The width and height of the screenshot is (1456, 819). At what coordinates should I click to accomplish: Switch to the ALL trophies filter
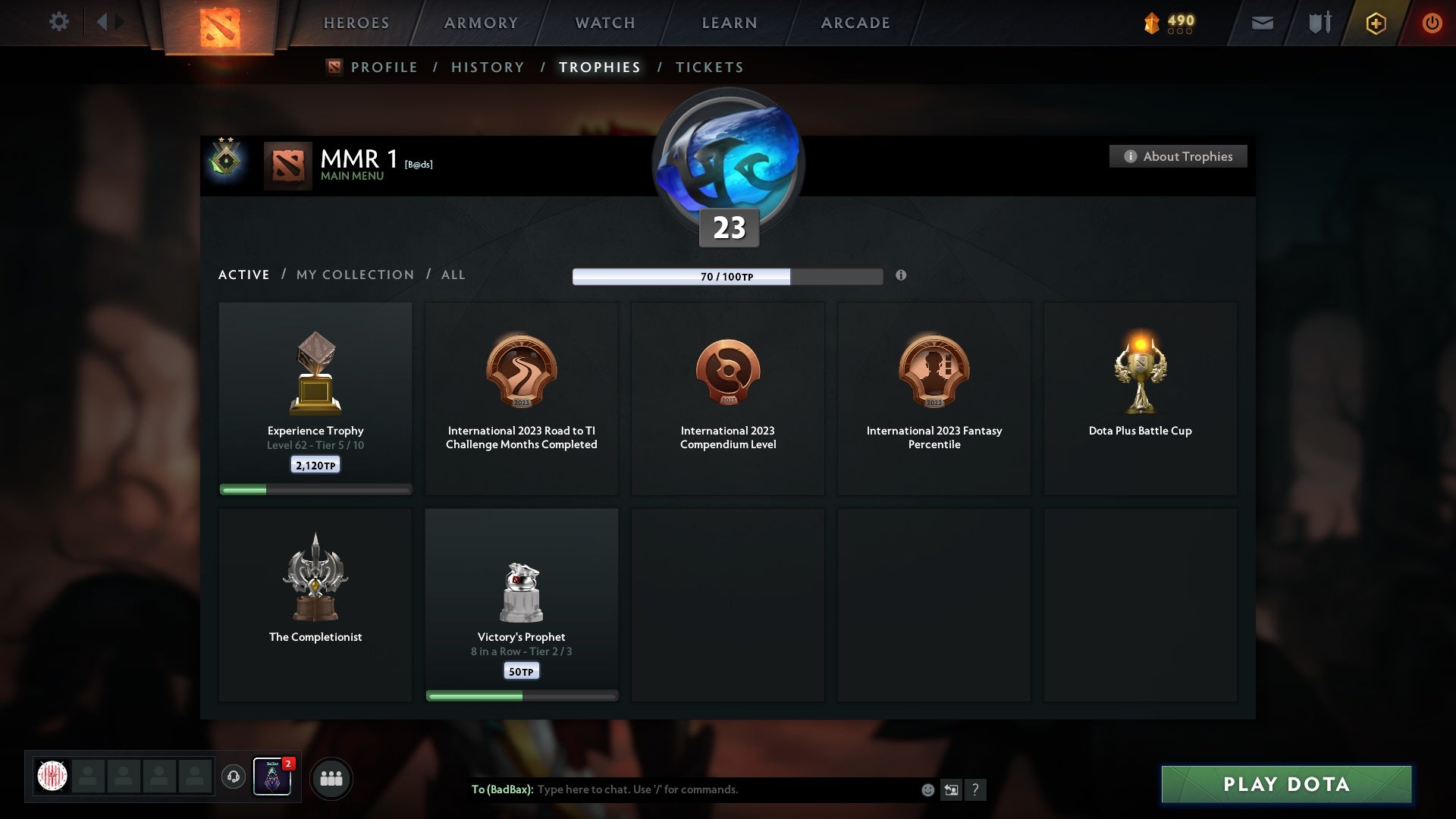(x=453, y=275)
